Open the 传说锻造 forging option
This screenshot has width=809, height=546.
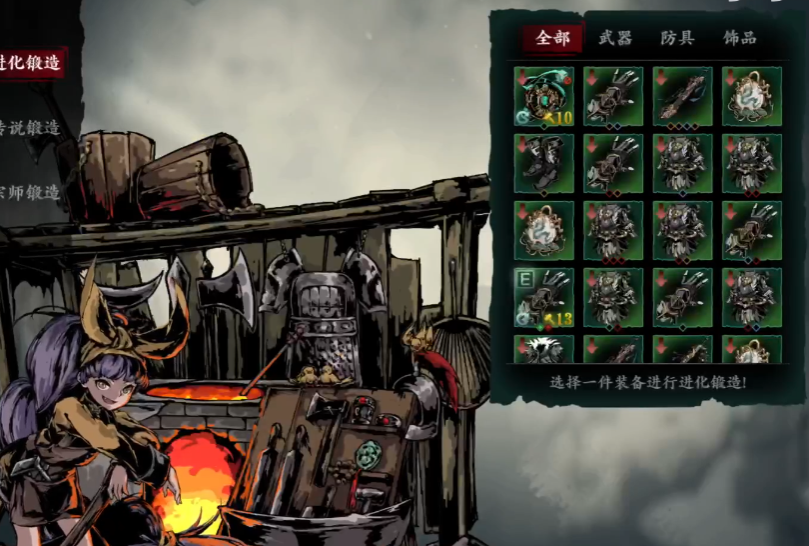tap(30, 128)
